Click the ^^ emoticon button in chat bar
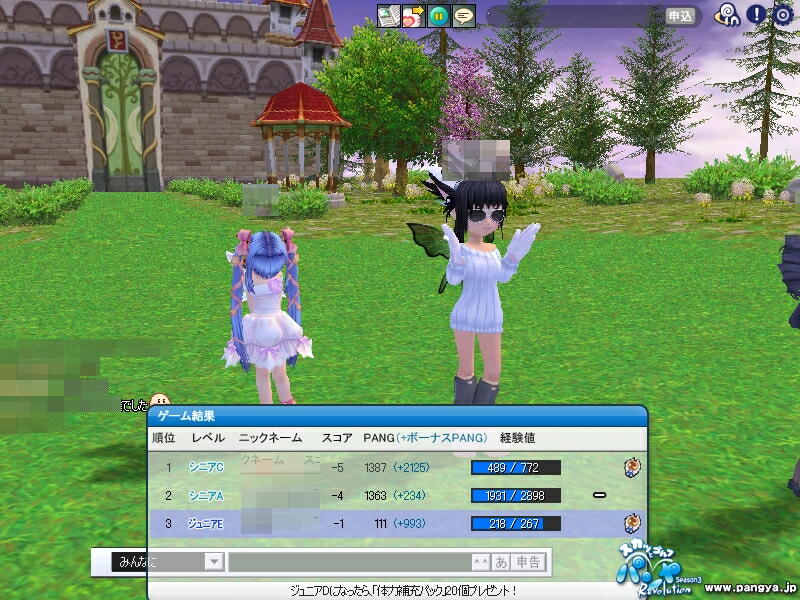Viewport: 800px width, 600px height. pyautogui.click(x=481, y=562)
